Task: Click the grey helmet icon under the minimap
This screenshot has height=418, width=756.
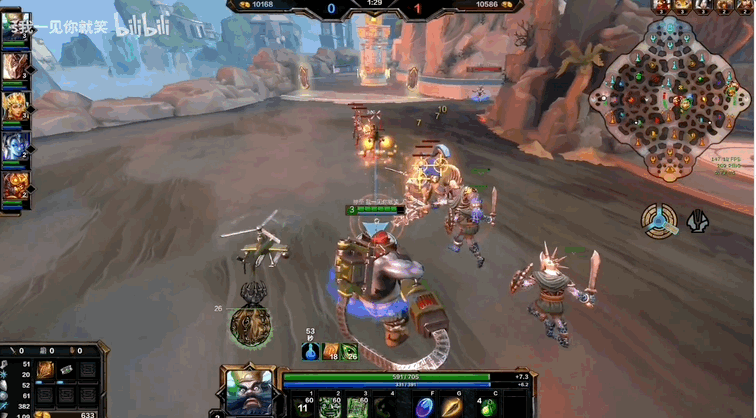Action: point(697,220)
